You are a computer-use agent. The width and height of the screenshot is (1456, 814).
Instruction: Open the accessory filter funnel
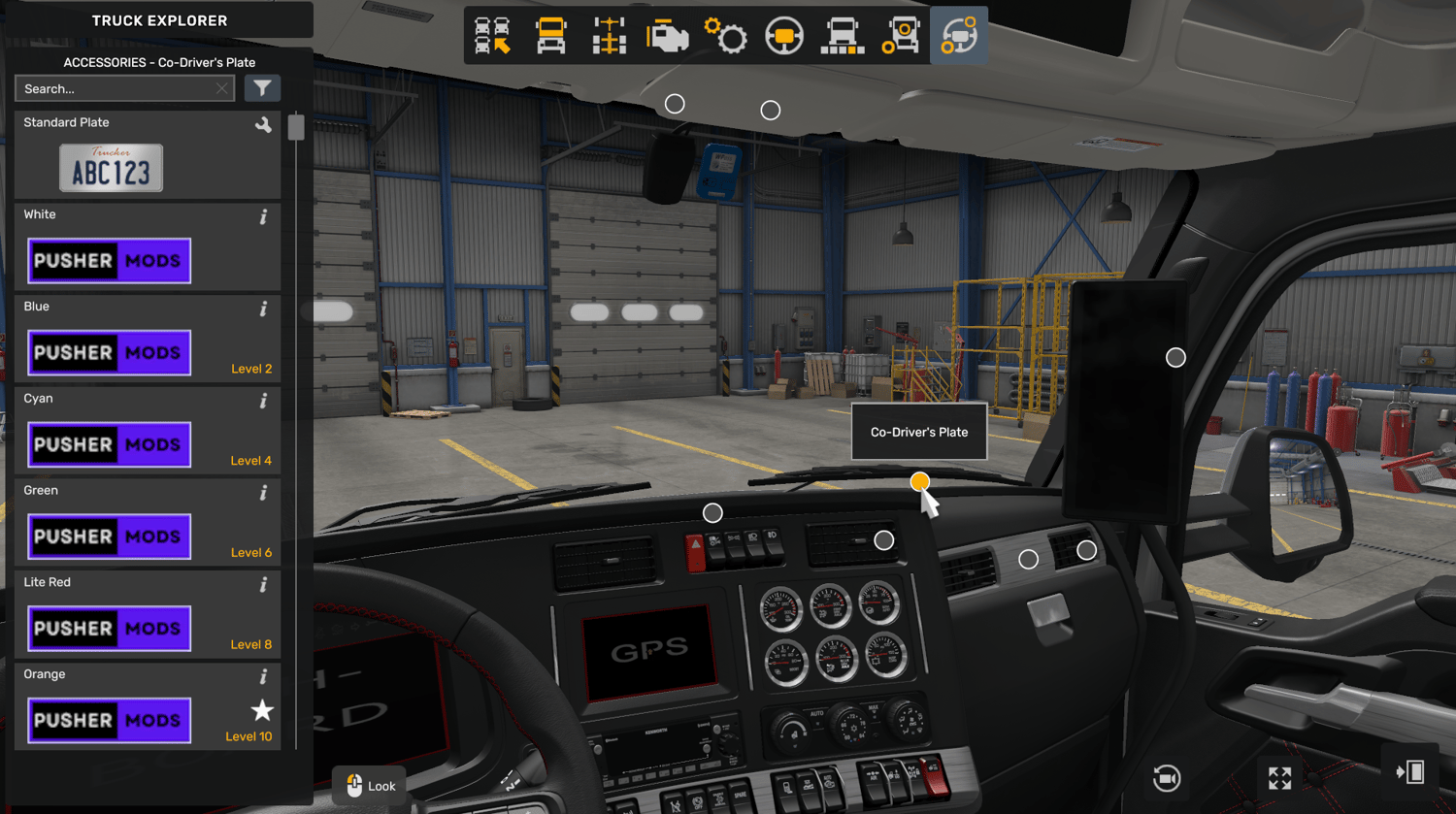262,88
